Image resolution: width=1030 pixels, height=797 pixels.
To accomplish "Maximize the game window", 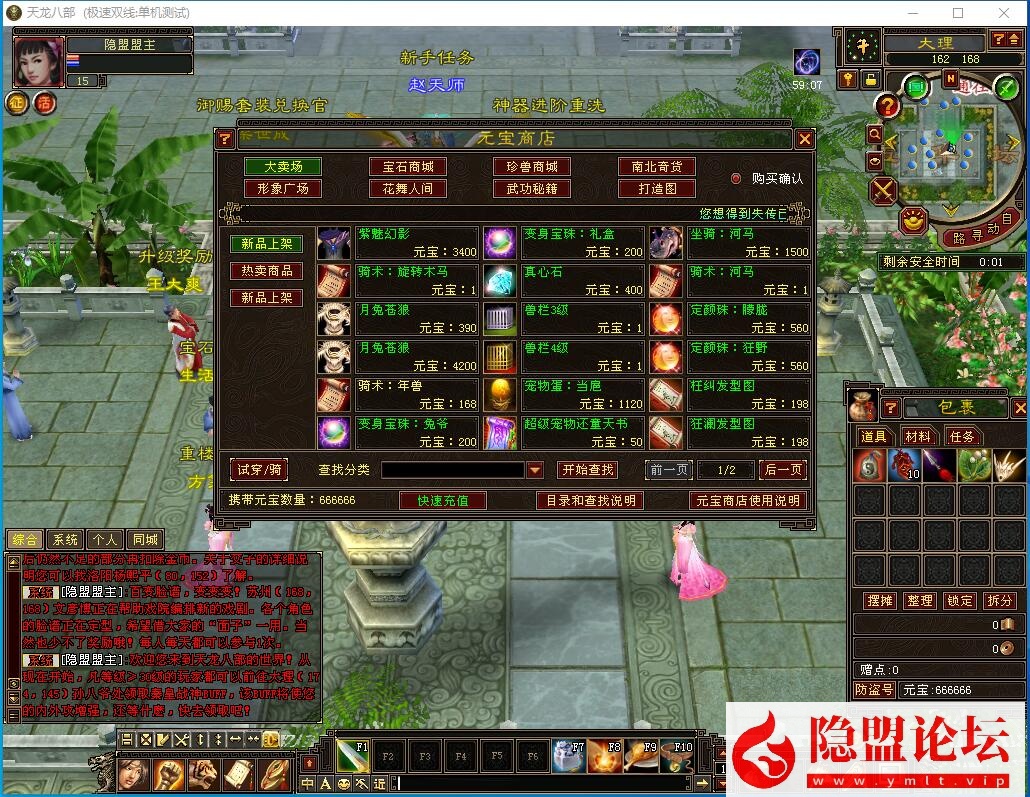I will [x=958, y=13].
